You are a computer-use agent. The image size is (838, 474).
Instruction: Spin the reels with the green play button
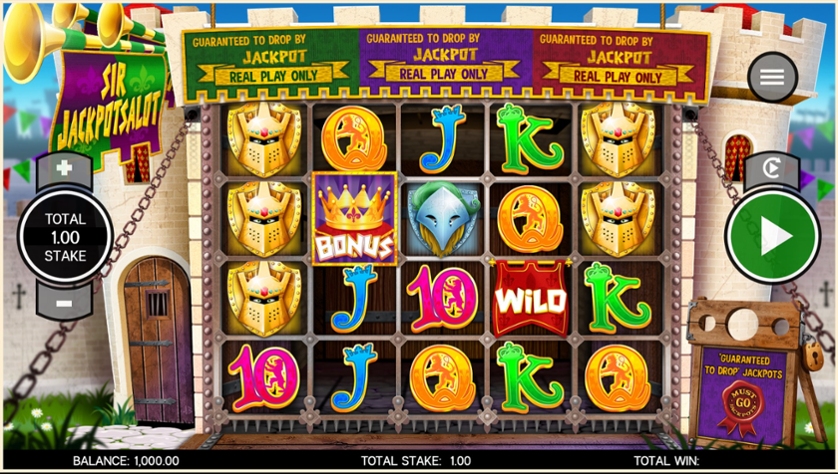tap(772, 236)
